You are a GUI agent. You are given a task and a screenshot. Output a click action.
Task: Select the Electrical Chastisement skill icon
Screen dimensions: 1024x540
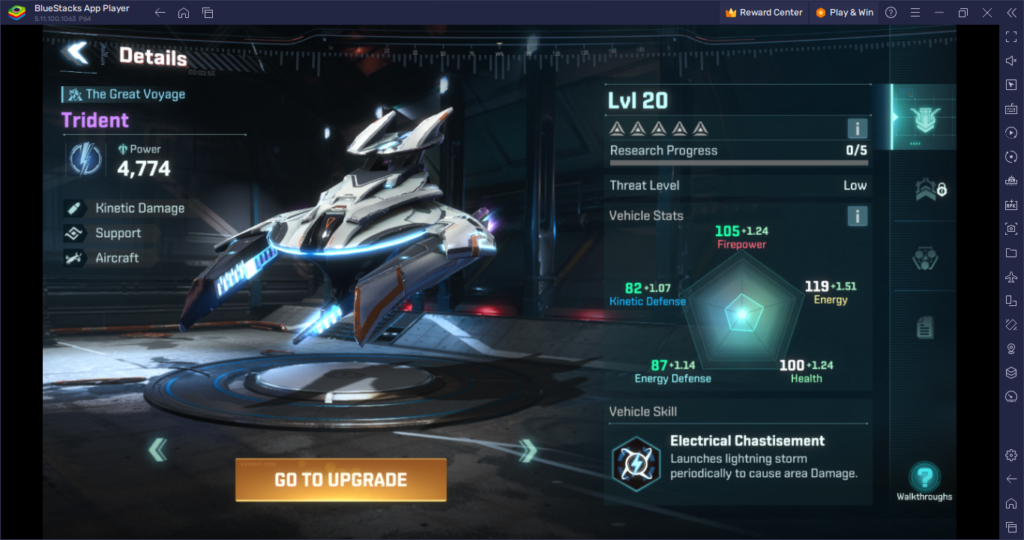[x=634, y=460]
